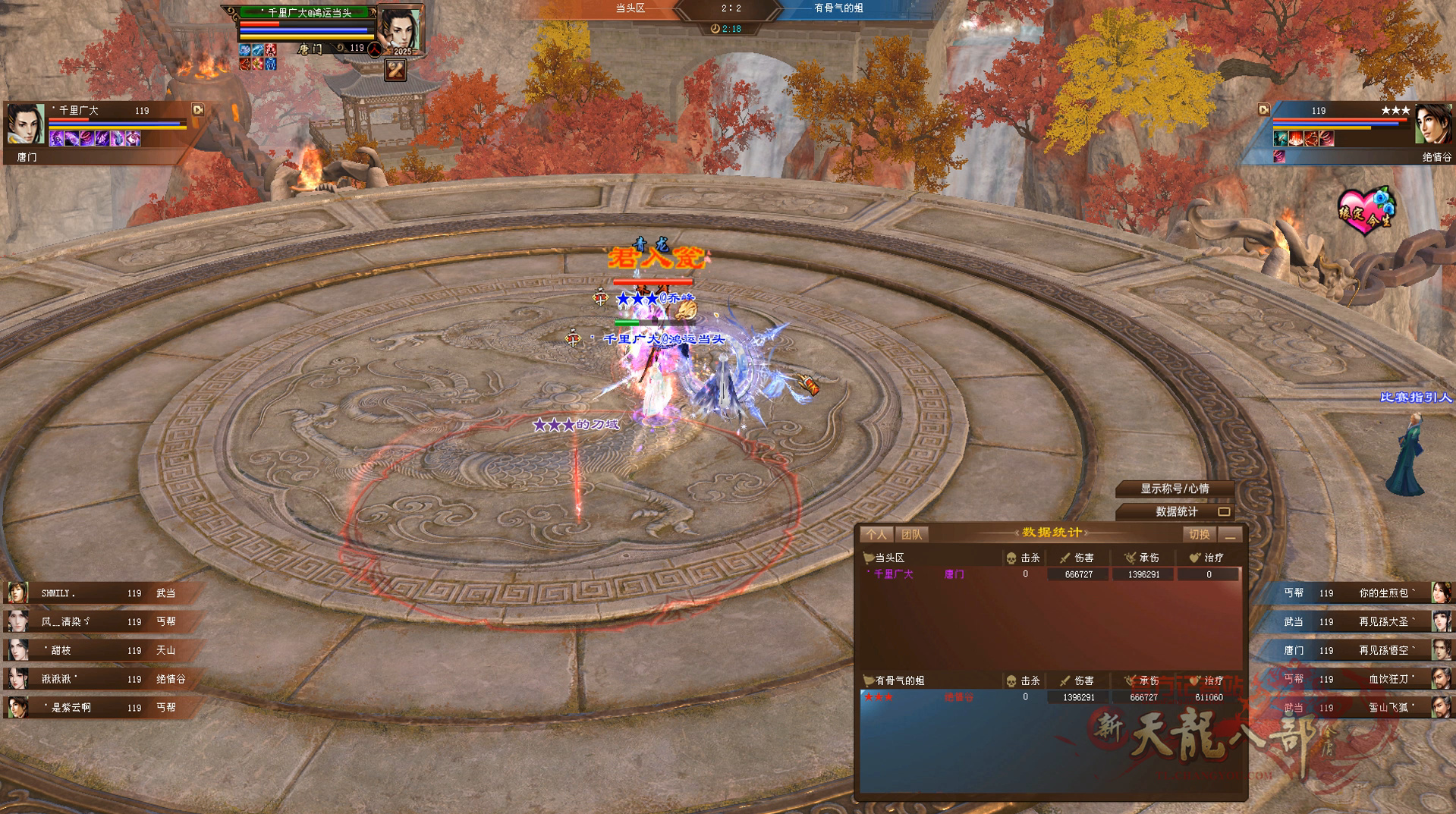
Task: Click the 切换 button in stats panel
Action: tap(1199, 535)
